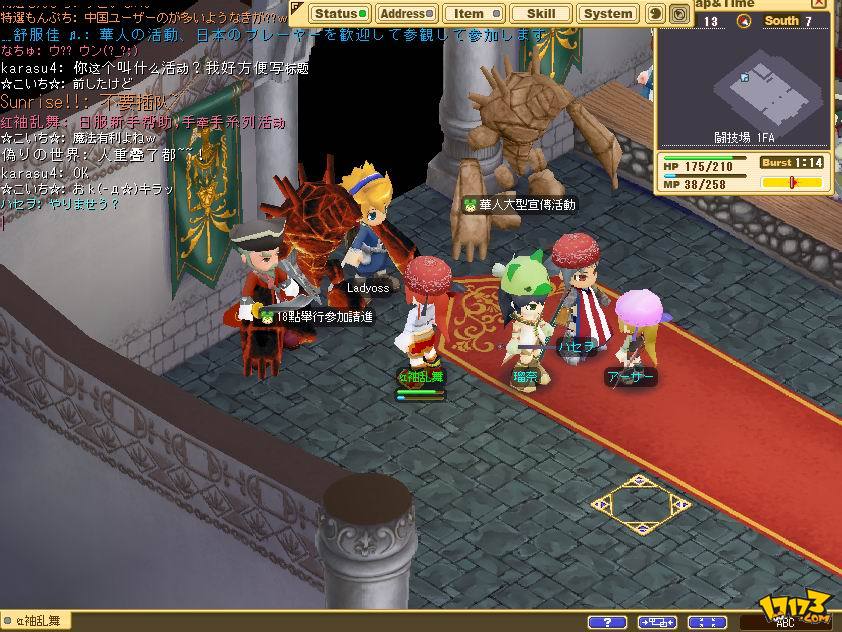842x632 pixels.
Task: Click the crescent icon beside System
Action: 657,14
